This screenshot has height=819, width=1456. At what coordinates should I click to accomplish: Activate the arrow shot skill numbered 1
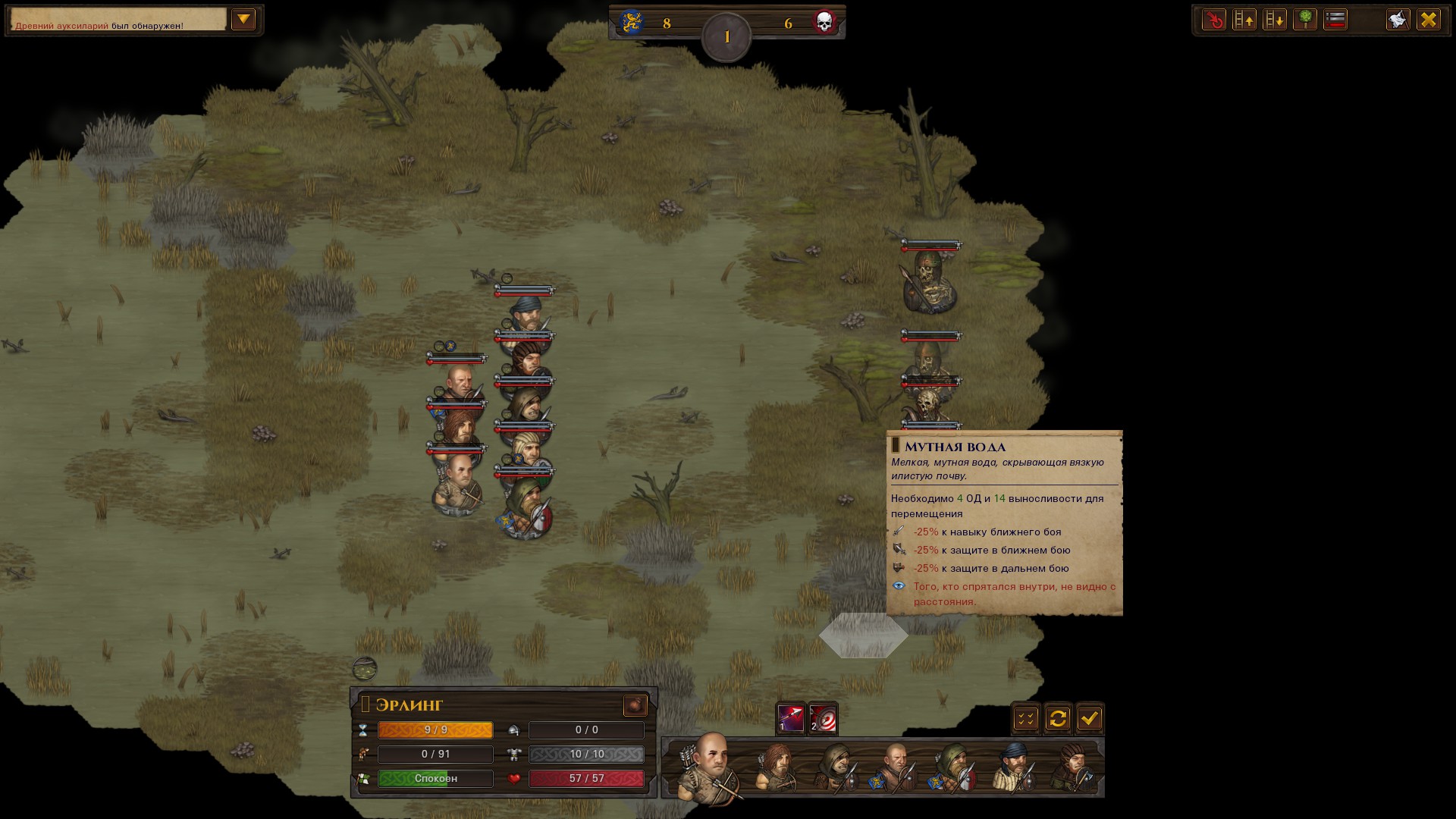(x=790, y=718)
